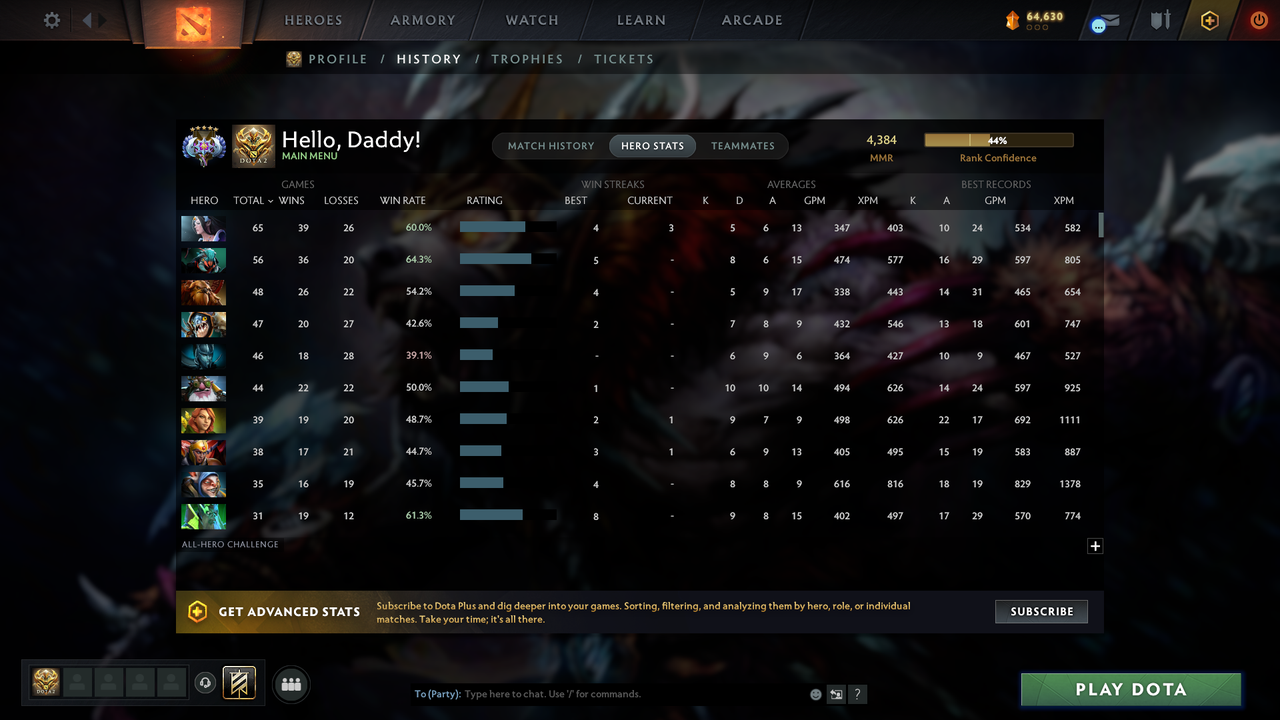This screenshot has height=720, width=1280.
Task: Enable party voice chat headset icon
Action: click(207, 683)
